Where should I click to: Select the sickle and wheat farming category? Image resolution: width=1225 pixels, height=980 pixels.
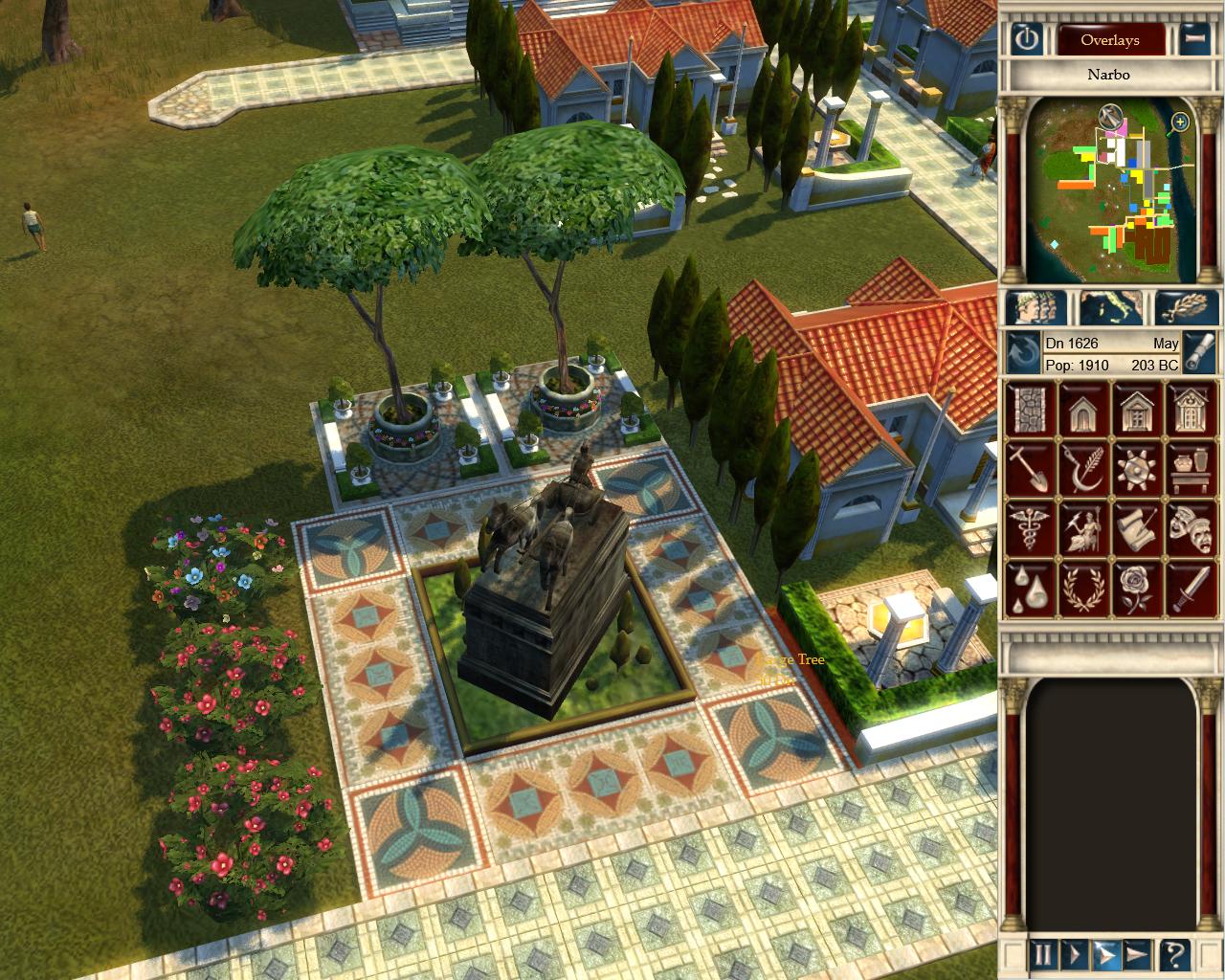click(x=1083, y=468)
